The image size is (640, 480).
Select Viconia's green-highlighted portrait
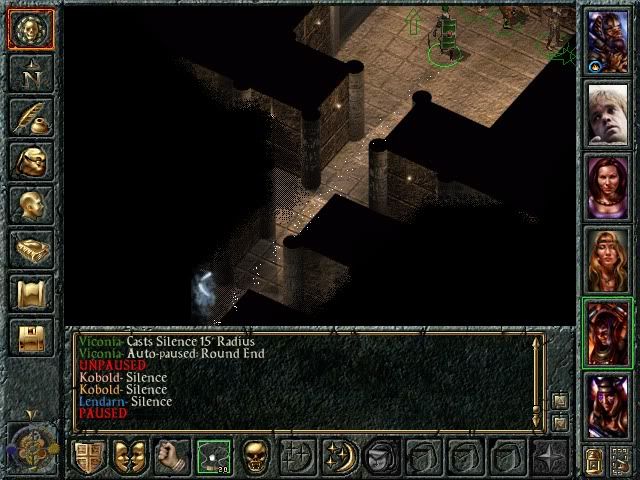tap(608, 331)
